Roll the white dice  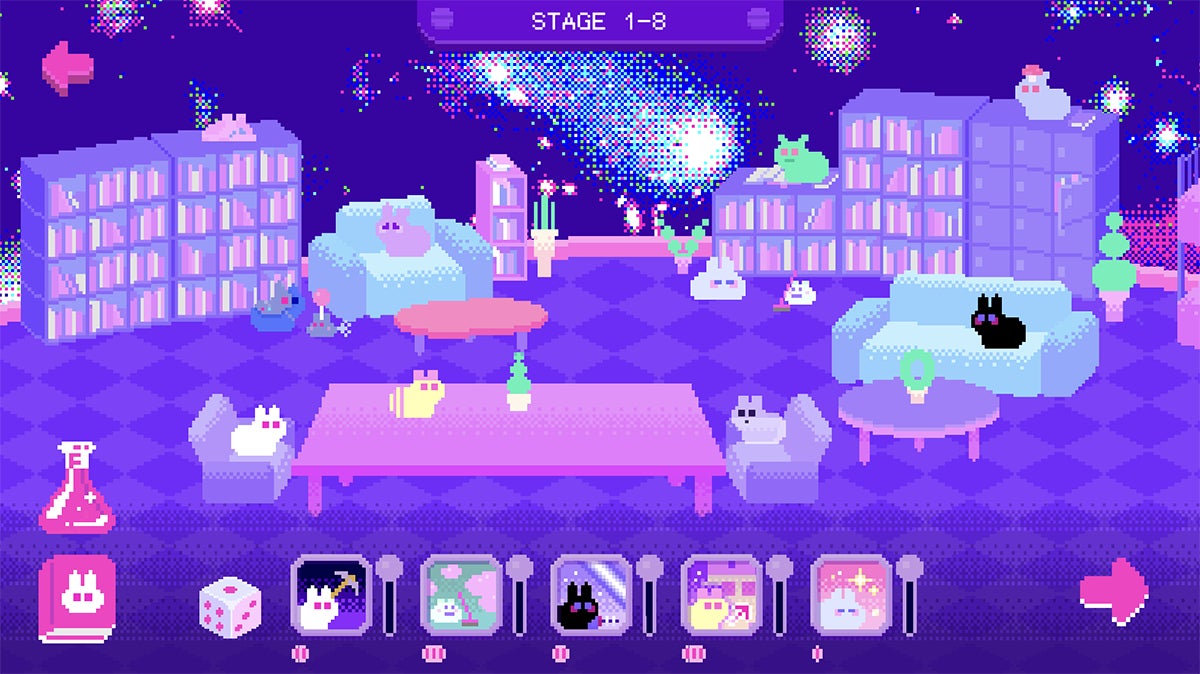pyautogui.click(x=230, y=608)
